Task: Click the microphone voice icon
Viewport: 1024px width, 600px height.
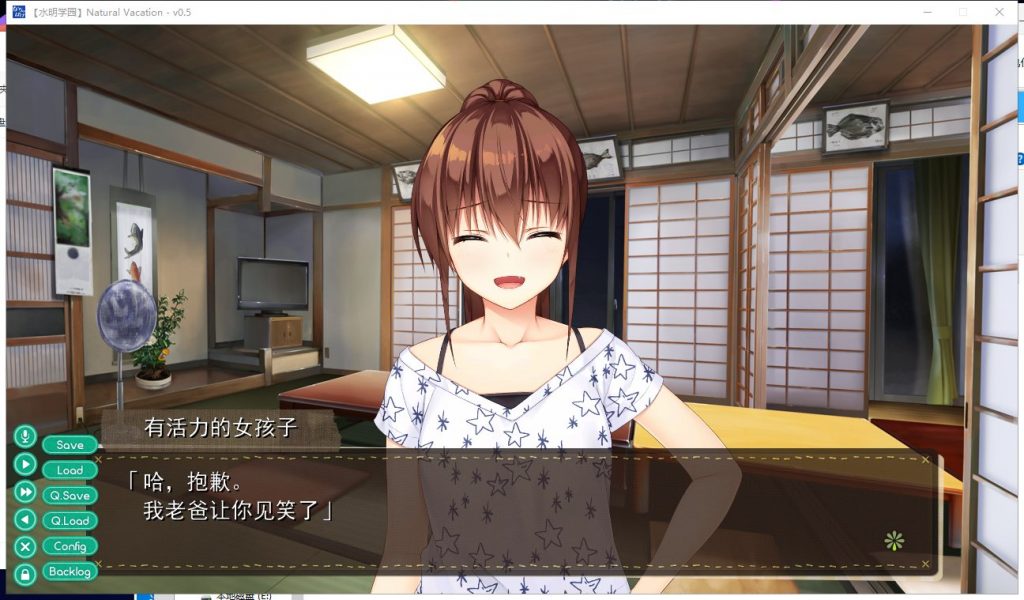Action: (x=25, y=437)
